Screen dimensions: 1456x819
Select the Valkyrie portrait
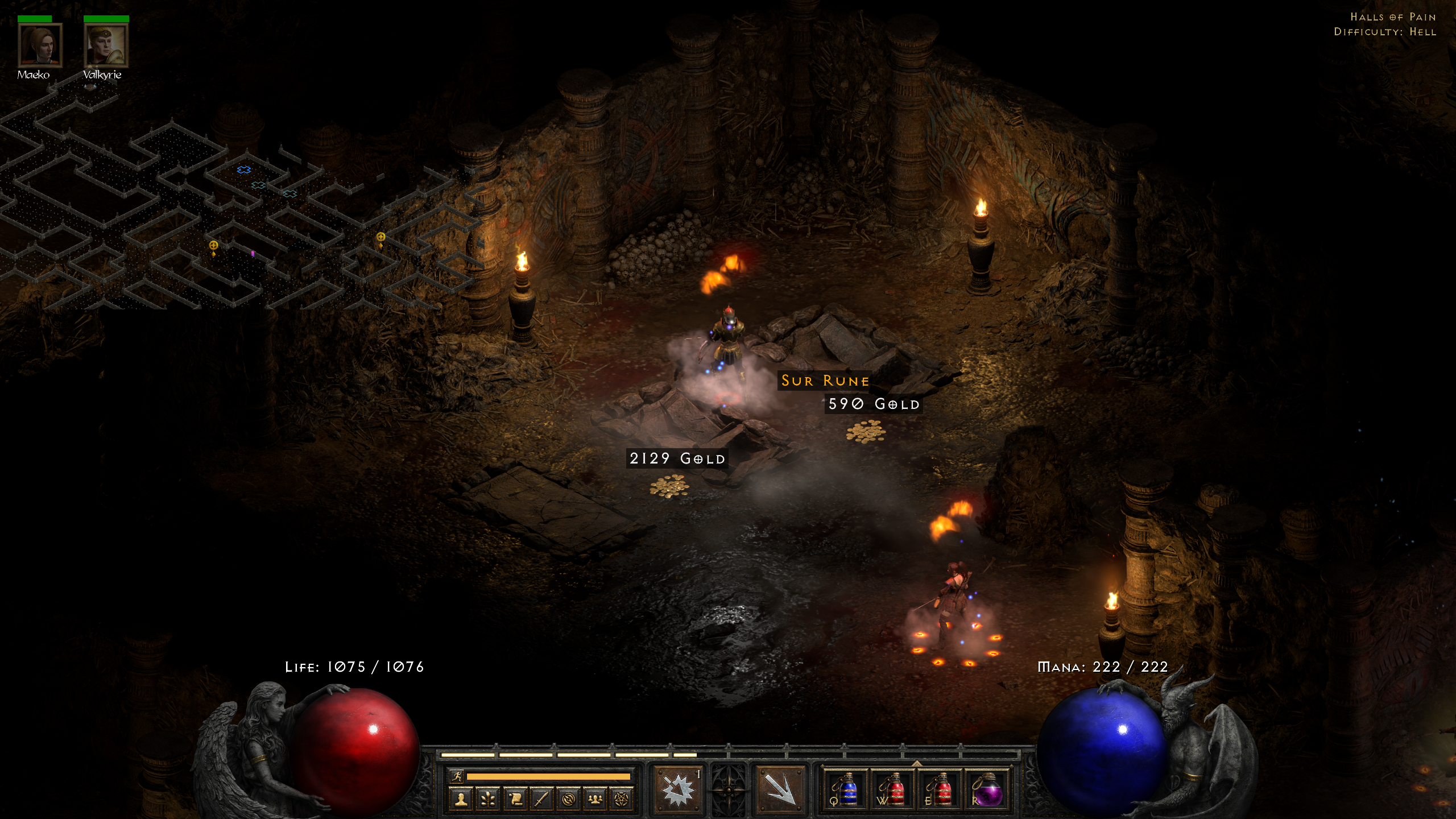pyautogui.click(x=106, y=45)
